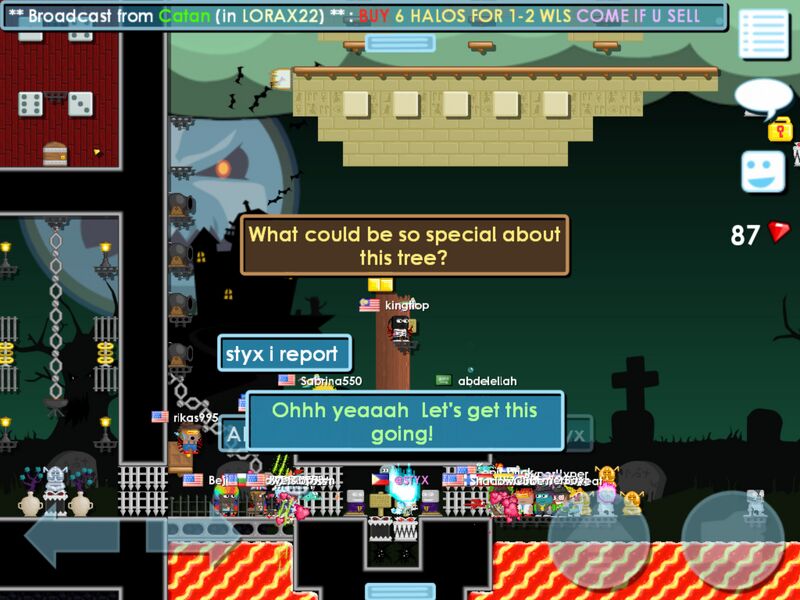
Task: Open the list menu icon
Action: [763, 36]
